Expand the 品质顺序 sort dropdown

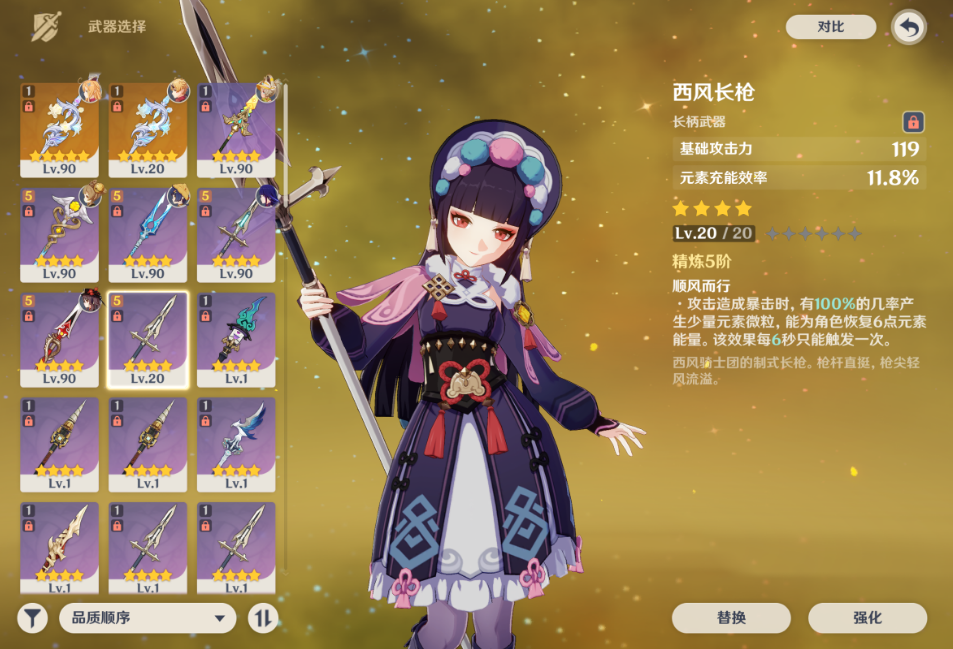147,618
